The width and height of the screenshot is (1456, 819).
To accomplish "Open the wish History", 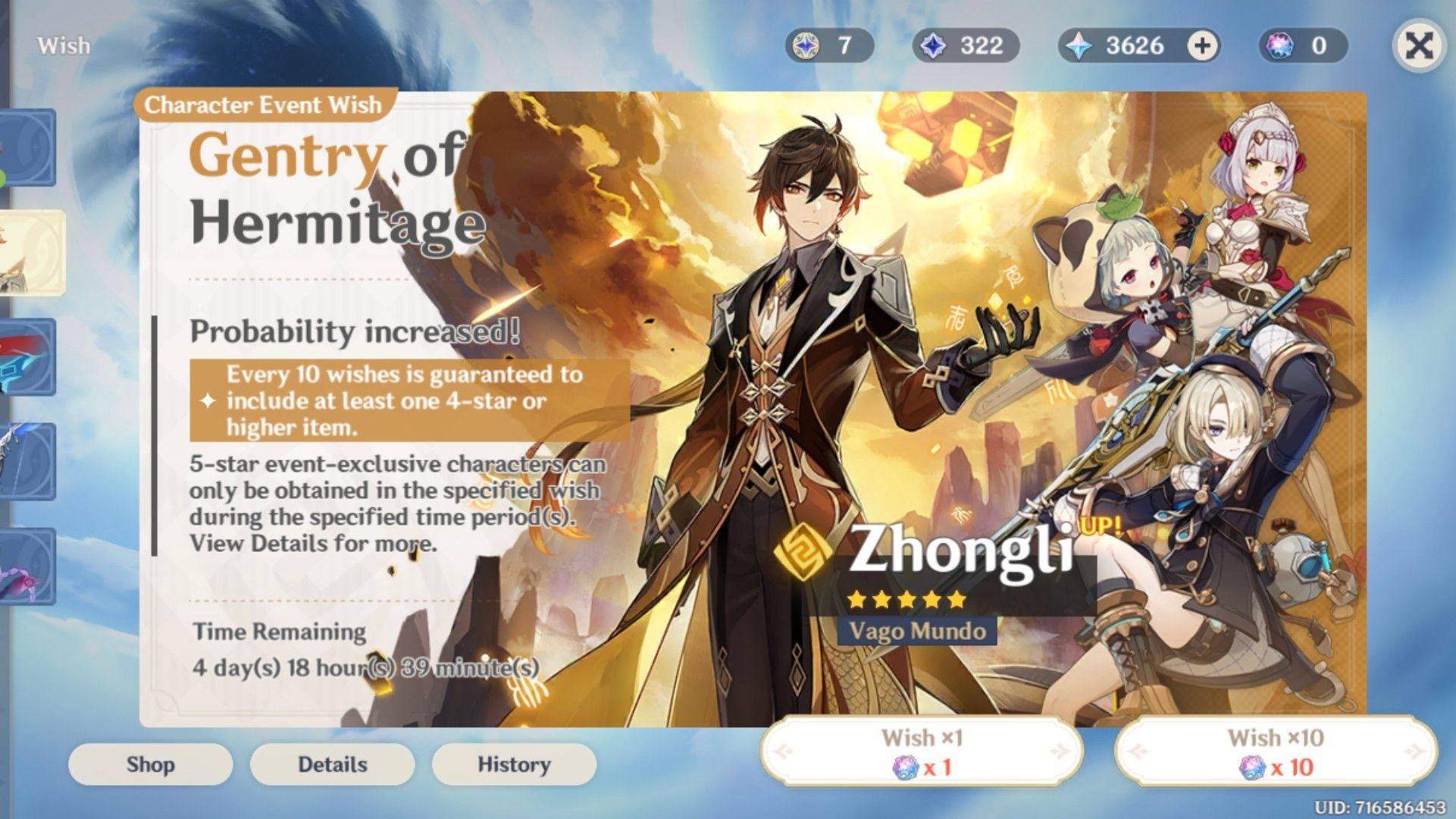I will pyautogui.click(x=512, y=764).
